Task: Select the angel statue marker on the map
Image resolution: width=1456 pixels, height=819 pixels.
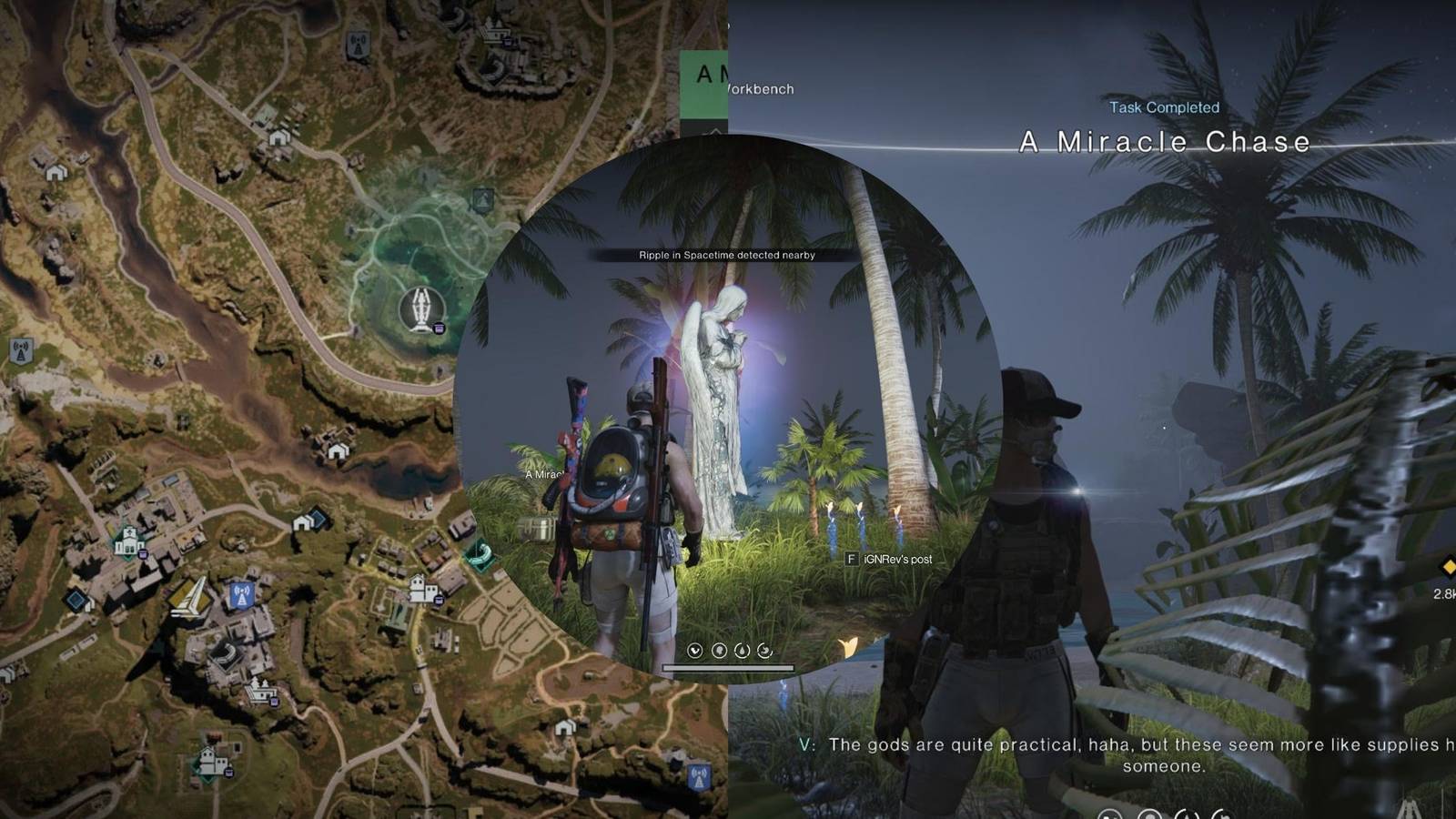Action: 420,307
